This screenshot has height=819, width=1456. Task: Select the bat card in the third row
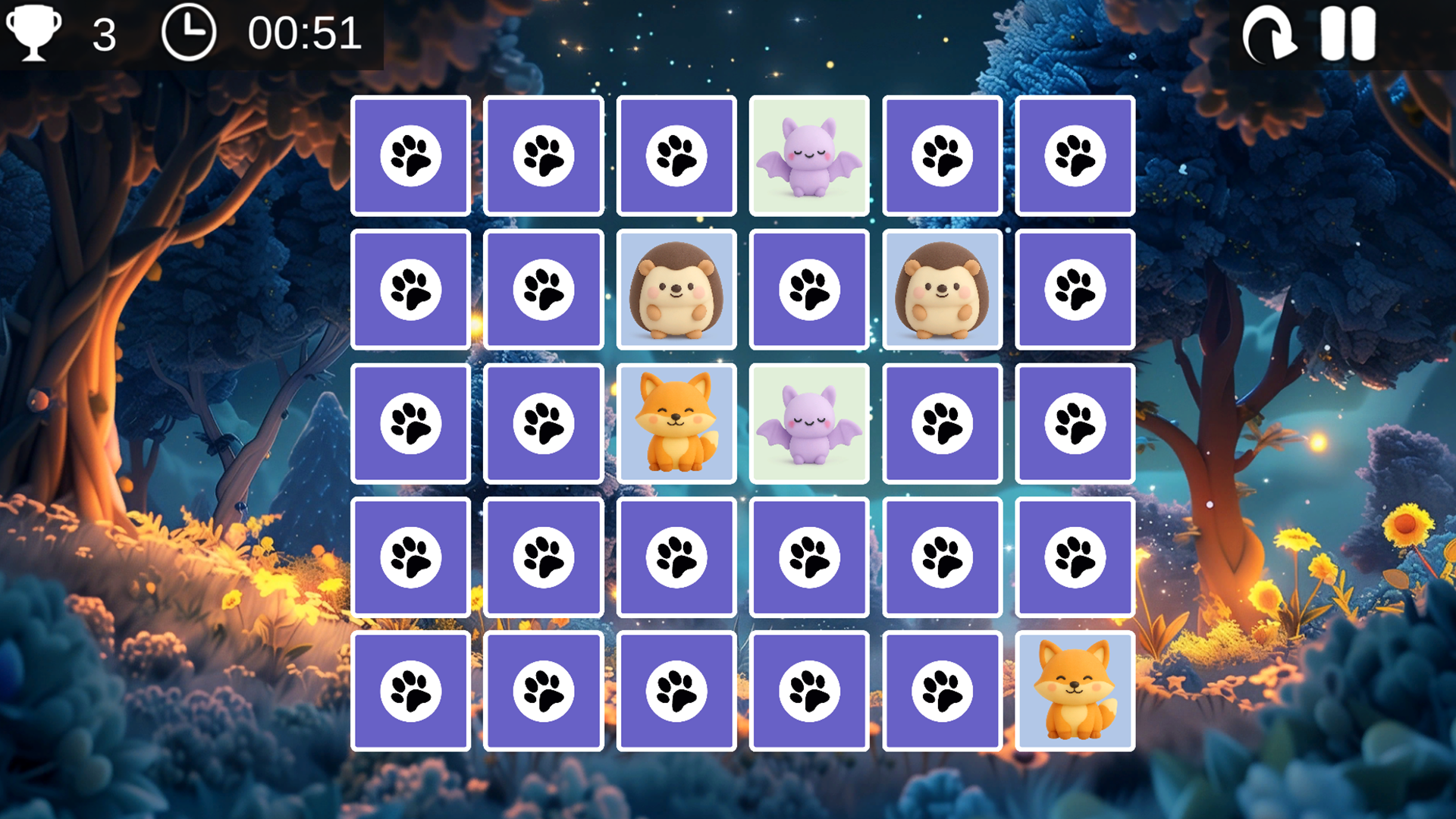point(808,422)
